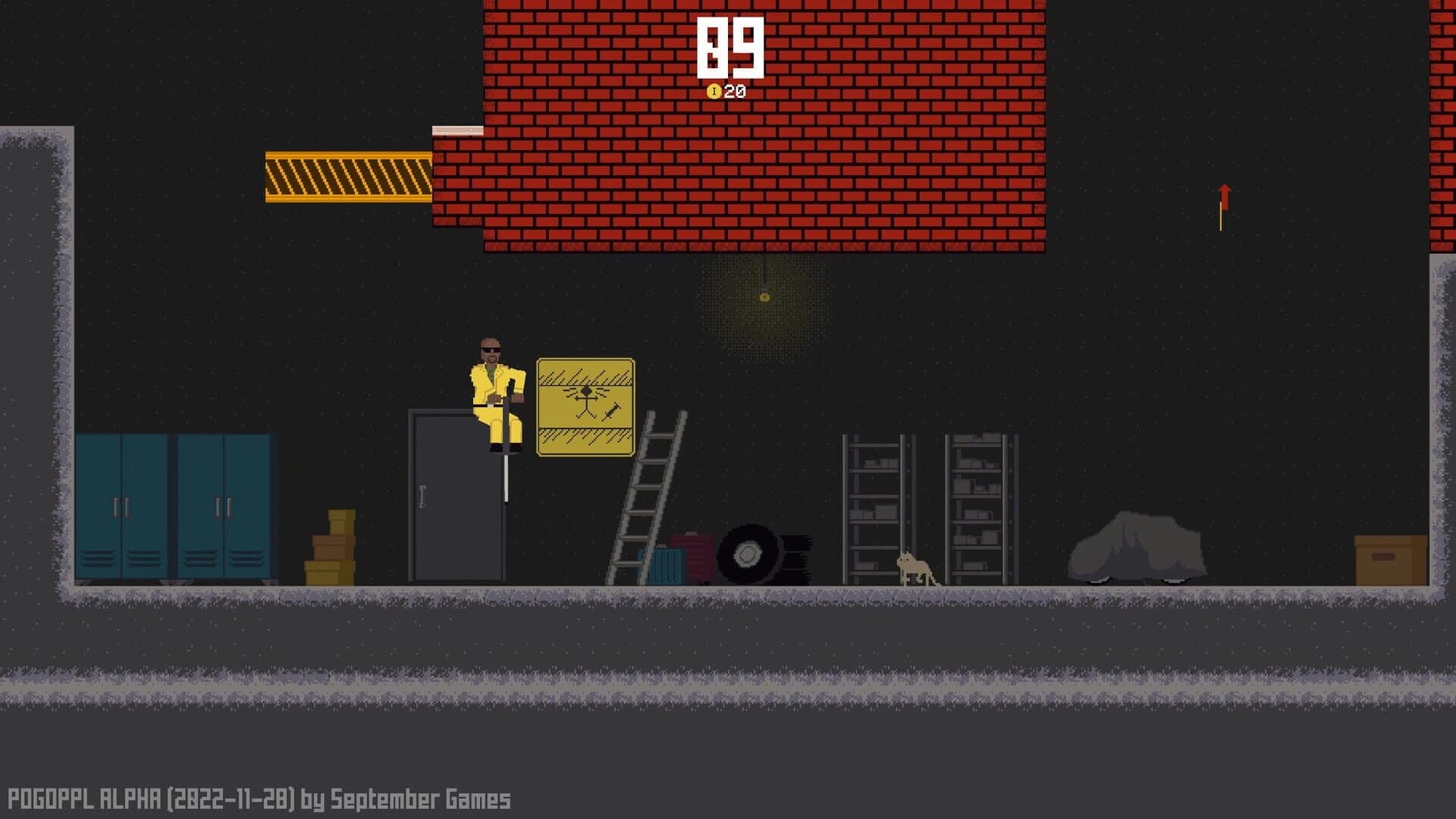Select the yellow hazard sign with syringe warning
This screenshot has height=819, width=1456.
point(585,408)
